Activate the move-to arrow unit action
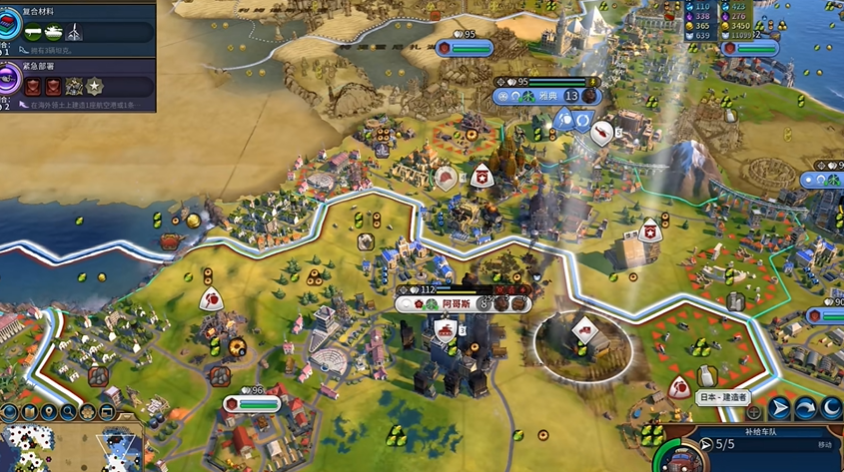Image resolution: width=844 pixels, height=472 pixels. 779,409
